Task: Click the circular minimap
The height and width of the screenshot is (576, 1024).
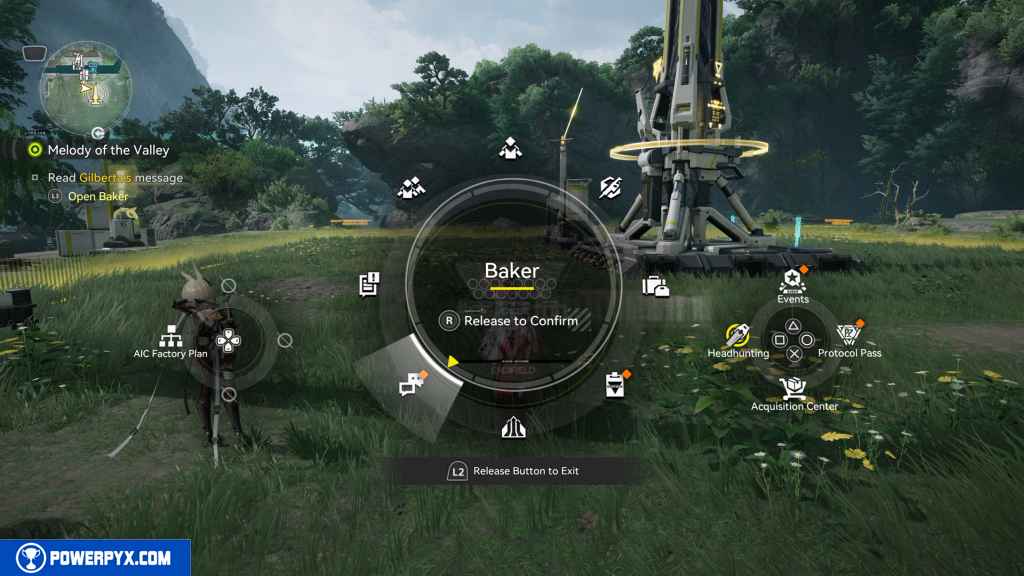Action: point(85,88)
